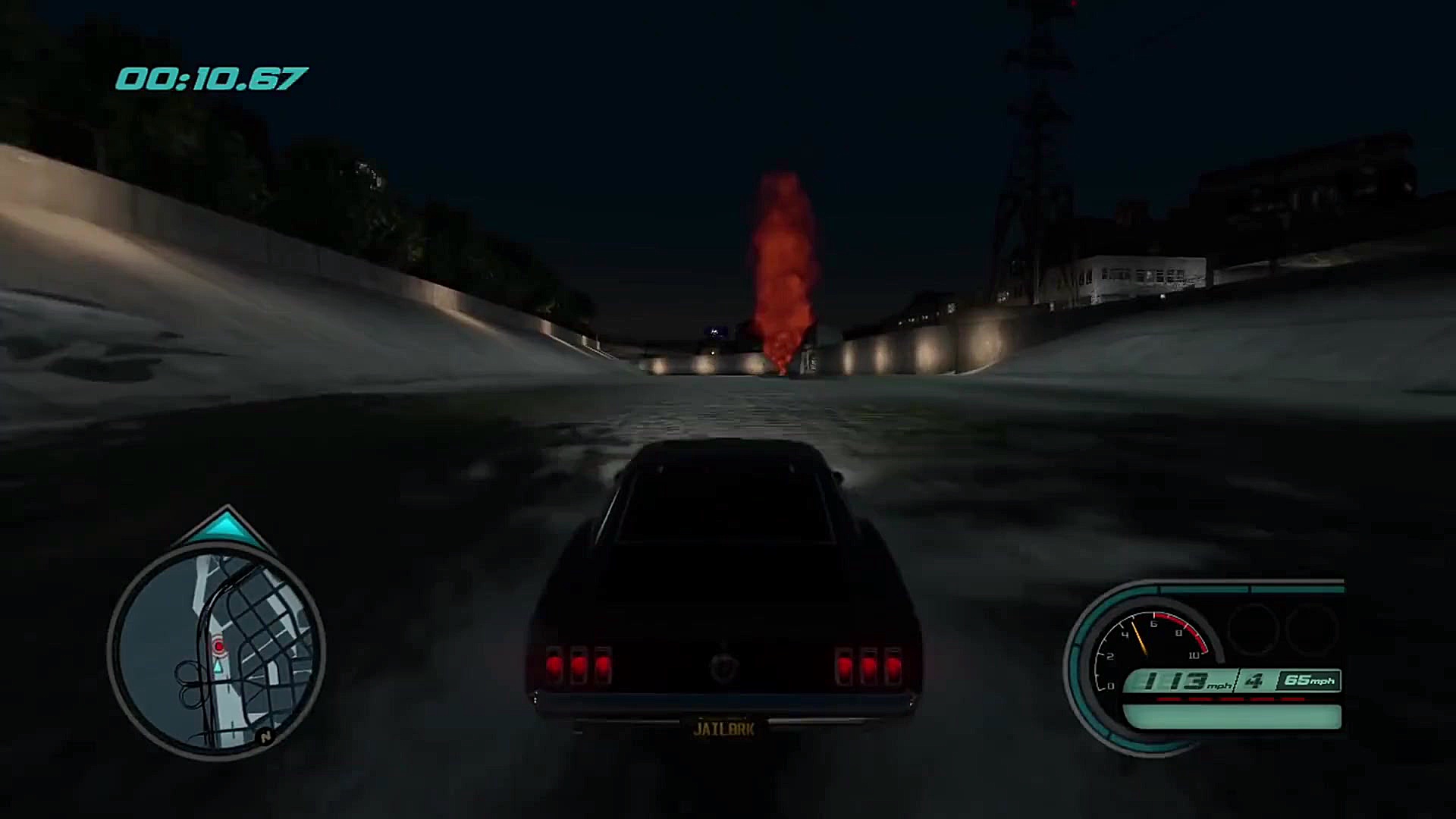The height and width of the screenshot is (819, 1456).
Task: Click the N compass marker on the minimap
Action: pyautogui.click(x=265, y=737)
